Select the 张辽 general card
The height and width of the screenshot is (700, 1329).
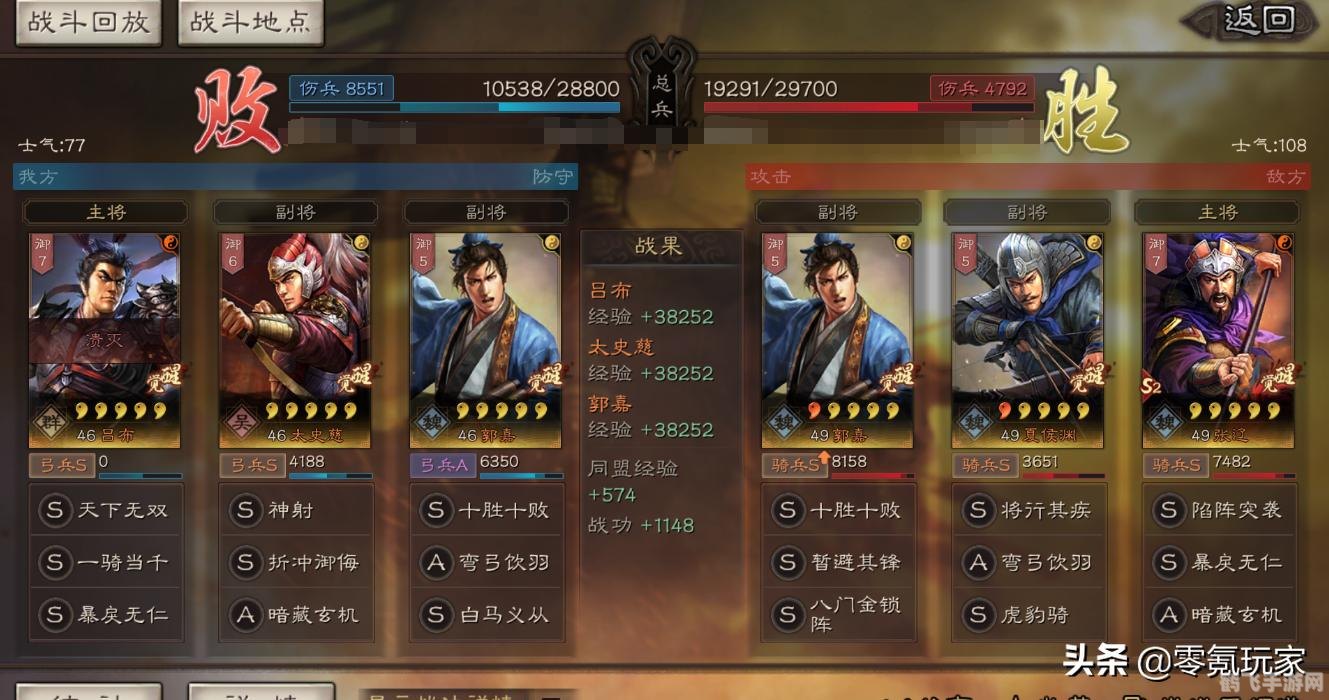[x=1217, y=340]
